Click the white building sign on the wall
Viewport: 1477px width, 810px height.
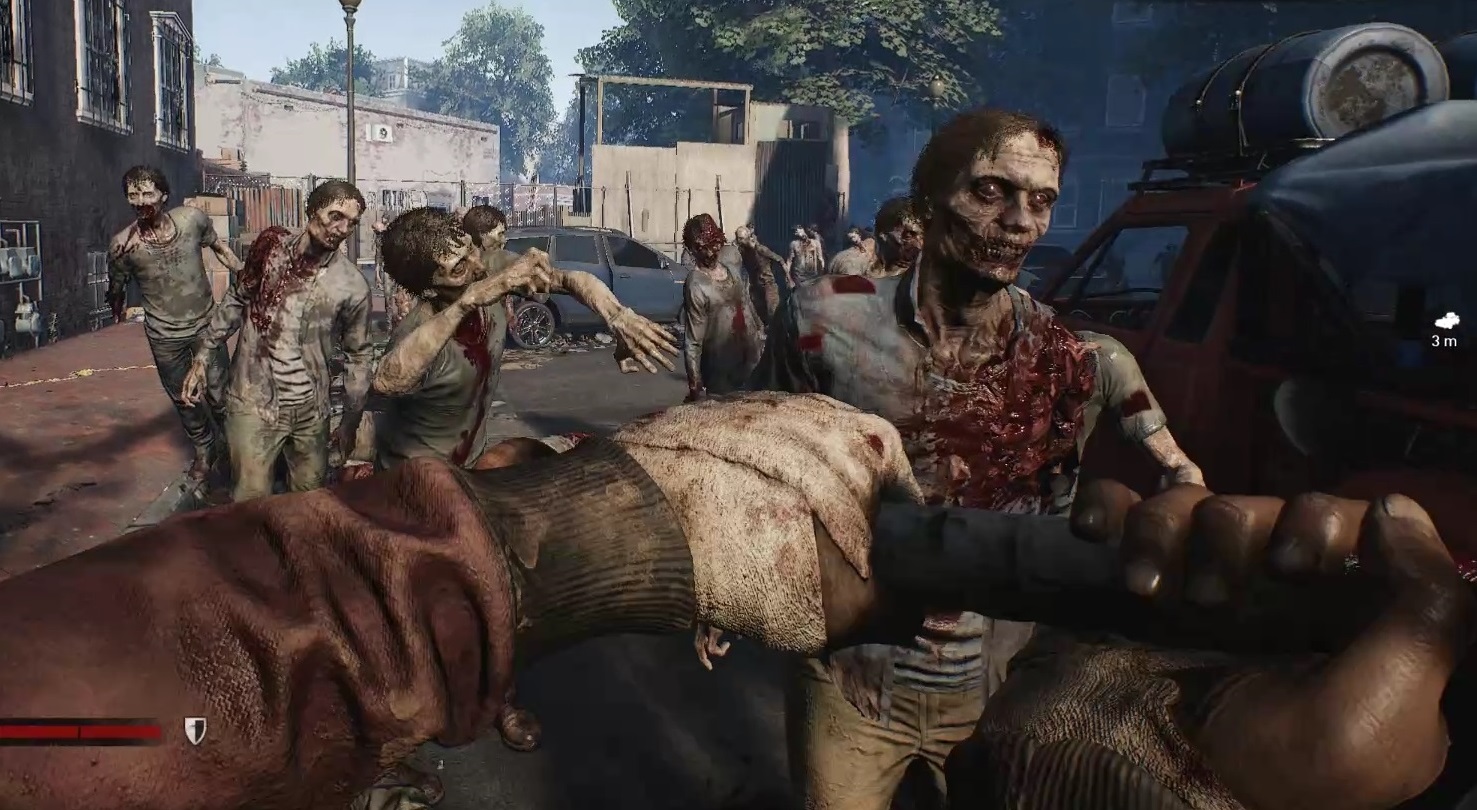(378, 133)
